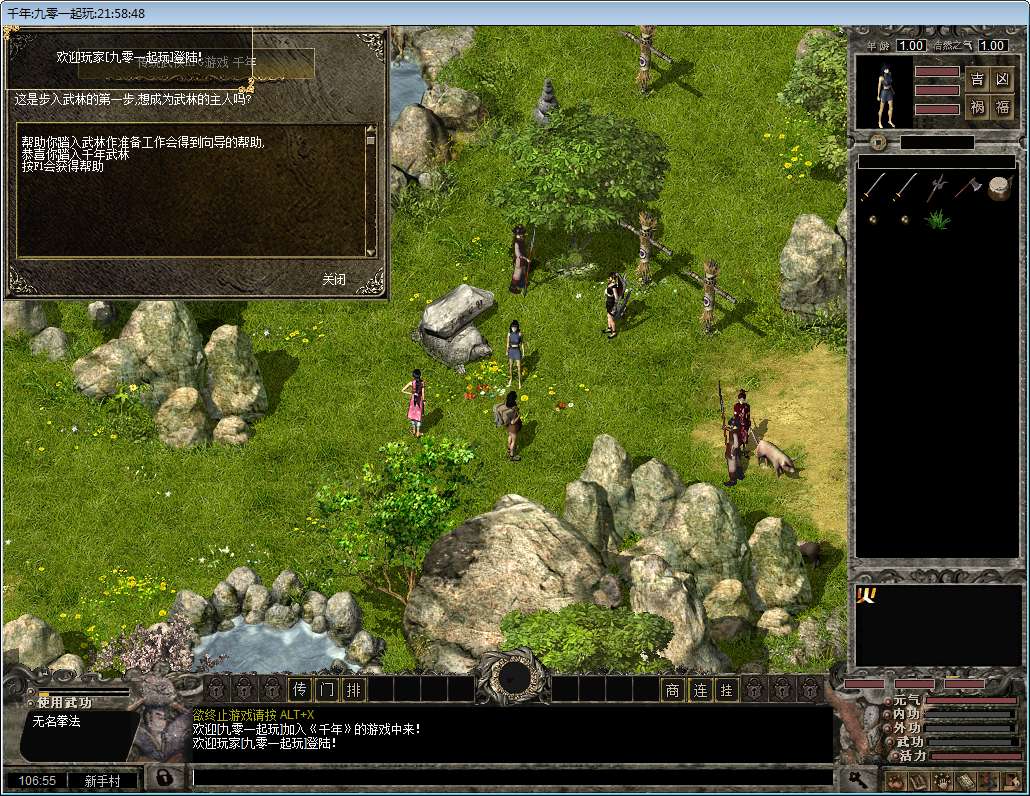Activate the 传 hotbar button
1030x796 pixels.
pyautogui.click(x=300, y=689)
